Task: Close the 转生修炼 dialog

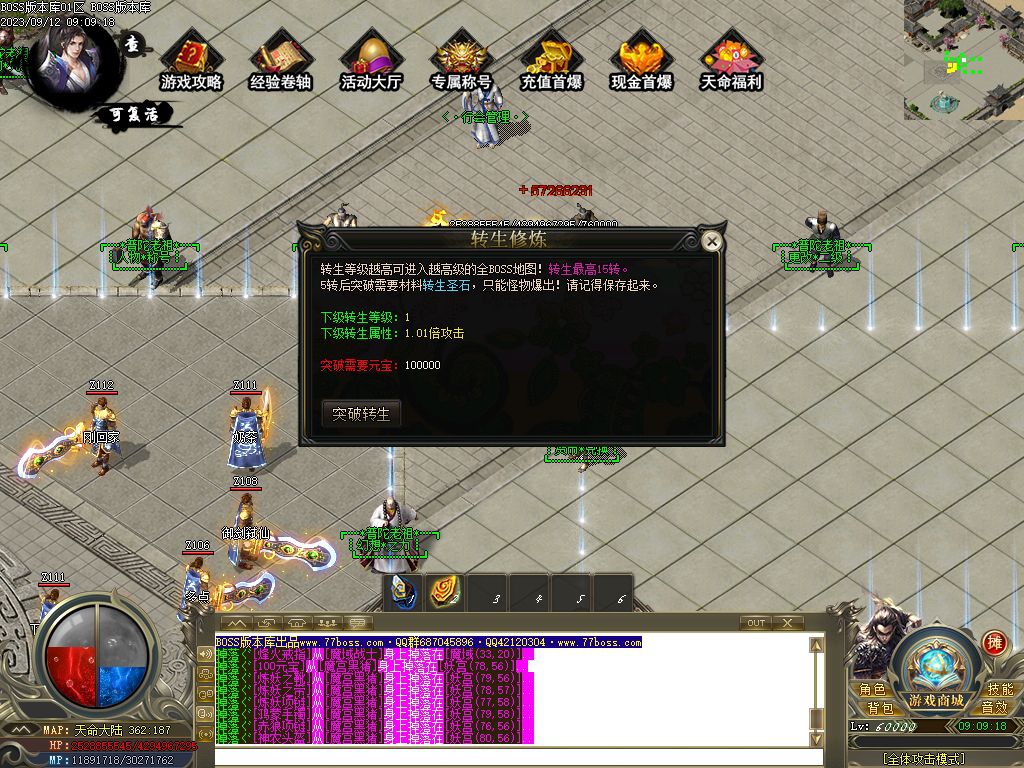Action: tap(711, 241)
